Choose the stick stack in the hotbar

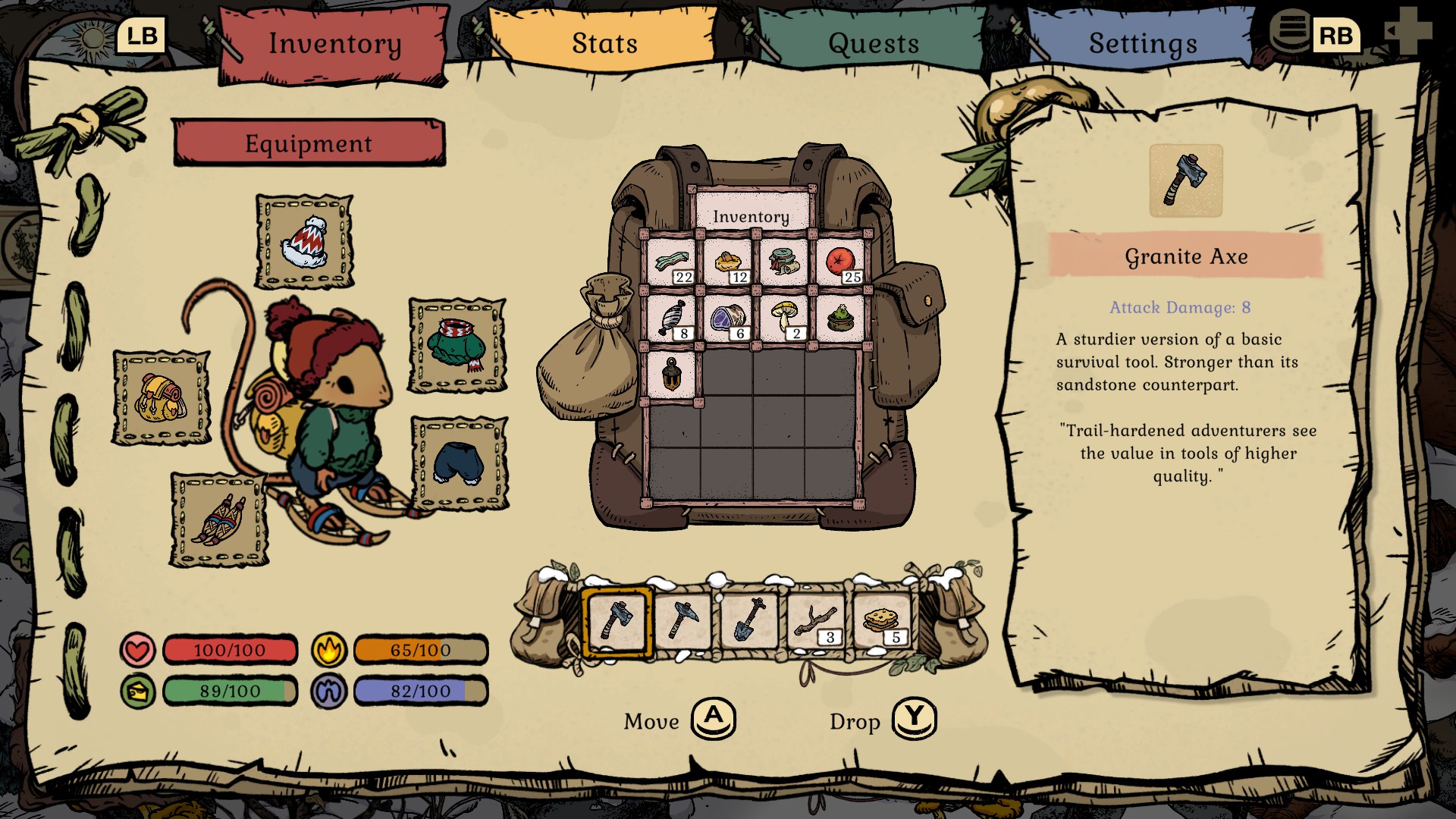coord(815,621)
